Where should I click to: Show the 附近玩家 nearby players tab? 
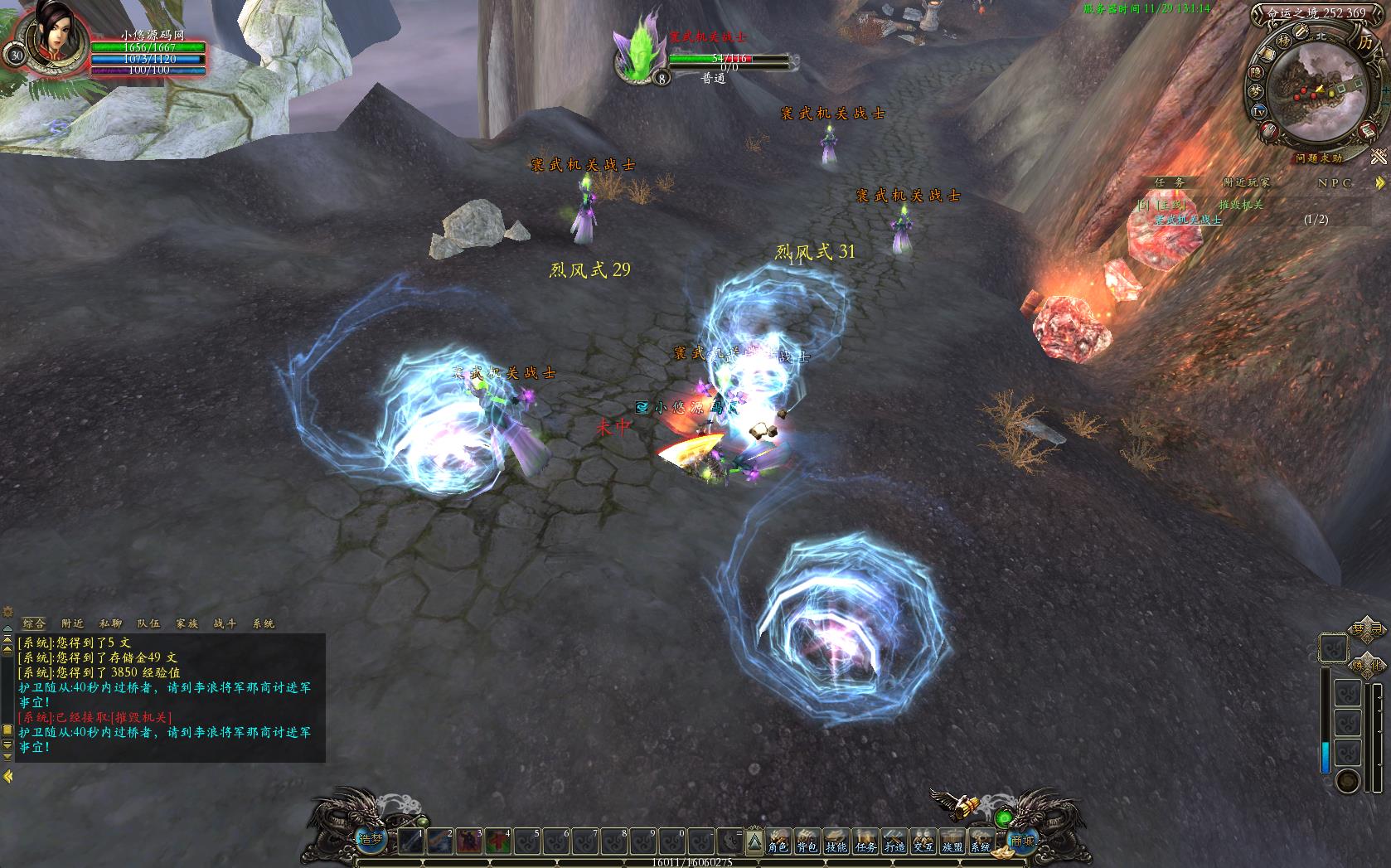pyautogui.click(x=1246, y=182)
